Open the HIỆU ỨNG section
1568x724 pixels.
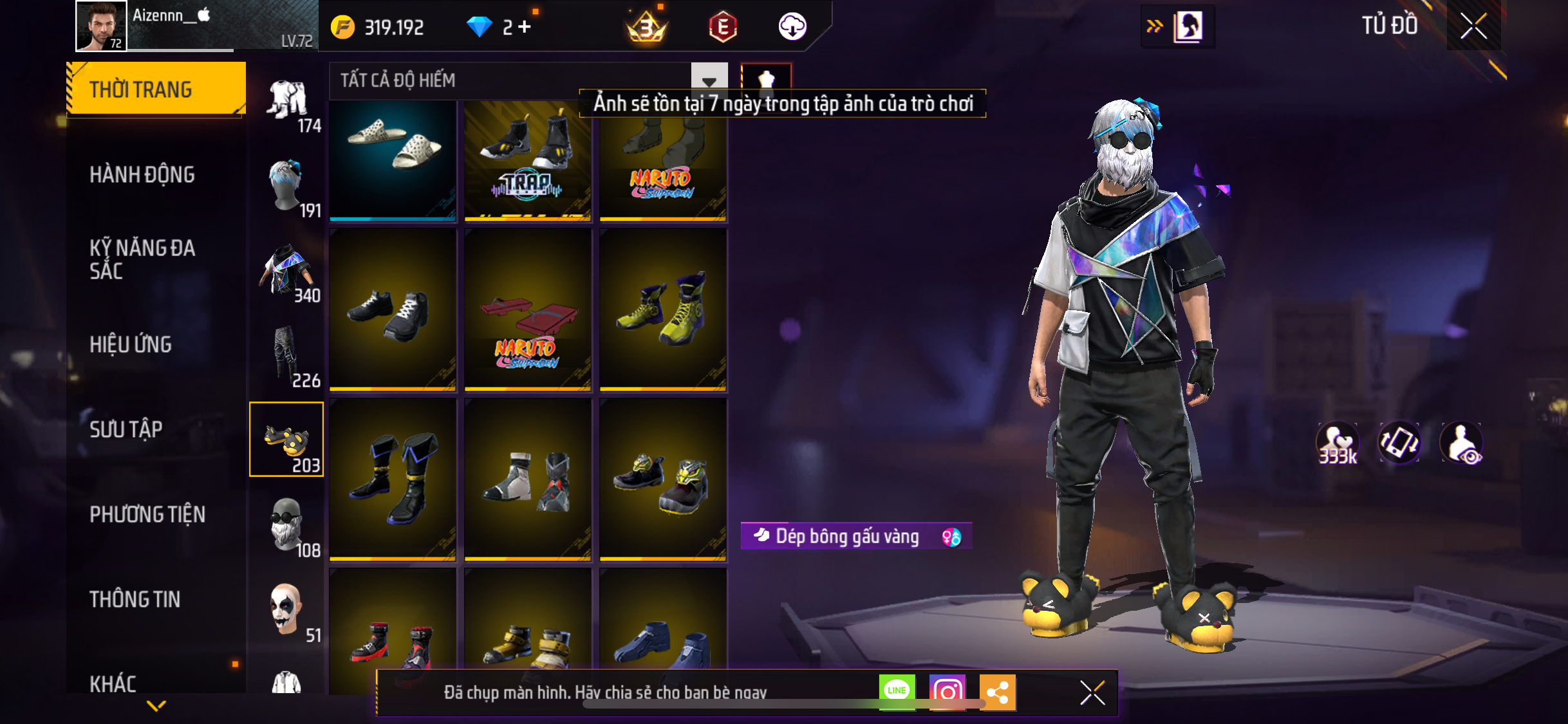[131, 344]
